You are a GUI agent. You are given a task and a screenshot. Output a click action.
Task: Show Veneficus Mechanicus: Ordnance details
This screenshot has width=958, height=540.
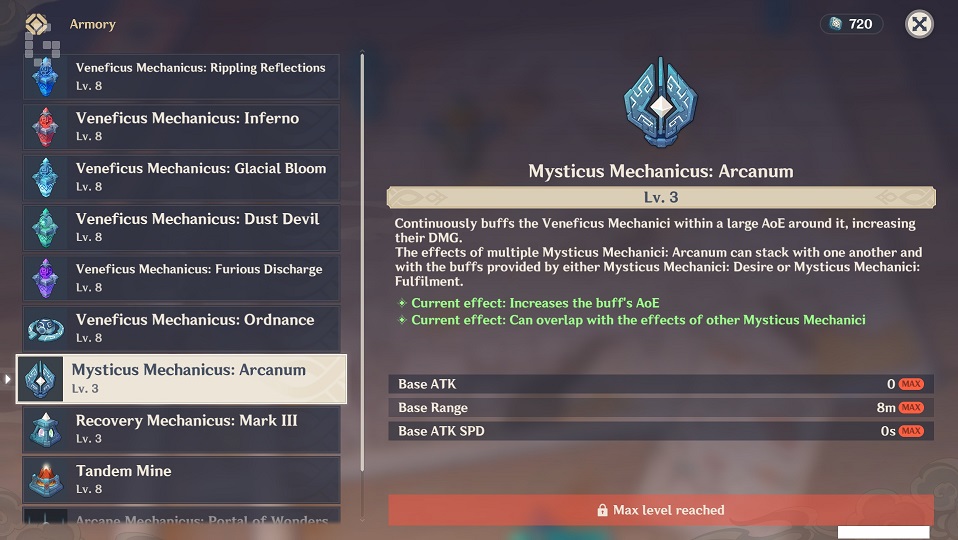[181, 328]
